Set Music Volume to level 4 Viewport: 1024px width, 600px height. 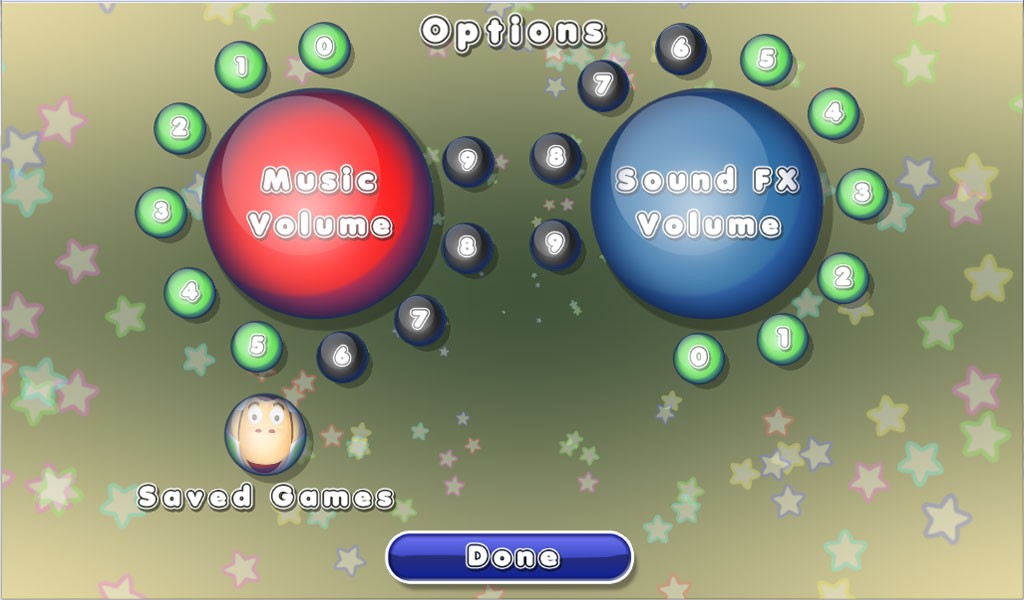(x=189, y=293)
